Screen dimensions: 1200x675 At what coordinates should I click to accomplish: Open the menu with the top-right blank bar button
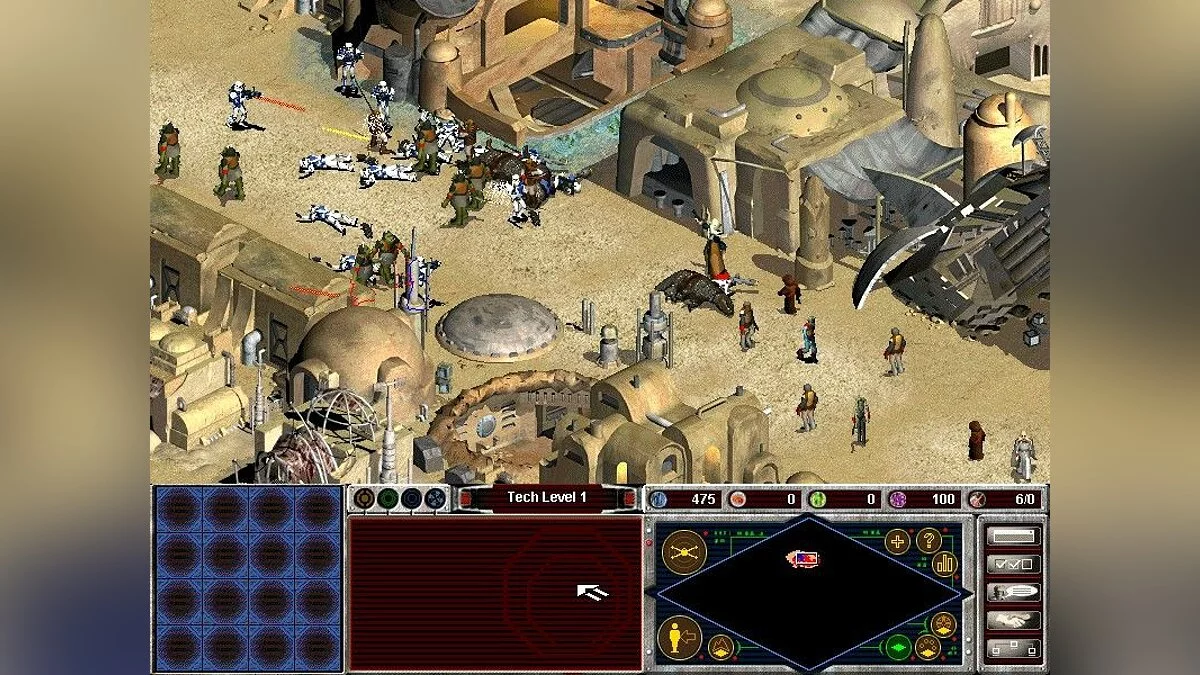click(1012, 536)
